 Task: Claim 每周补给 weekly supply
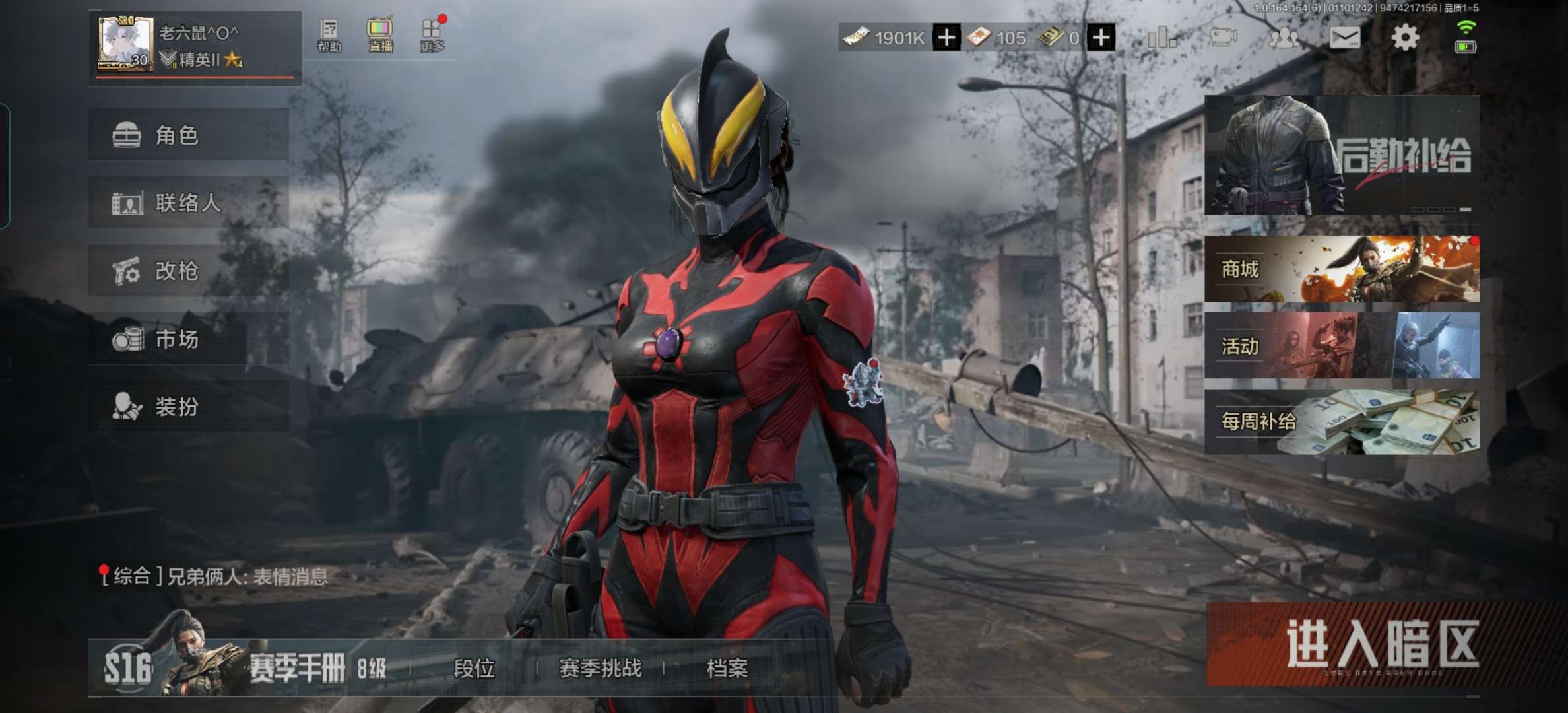coord(1342,422)
